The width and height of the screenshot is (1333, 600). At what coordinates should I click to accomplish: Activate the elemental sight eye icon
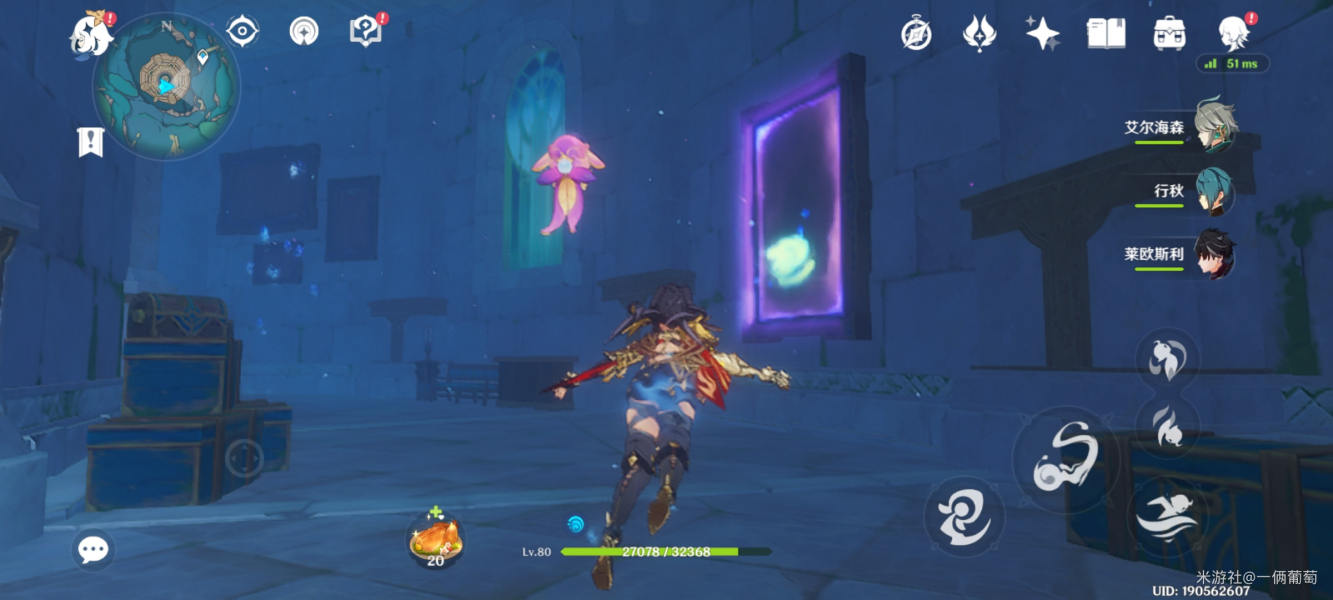[242, 32]
